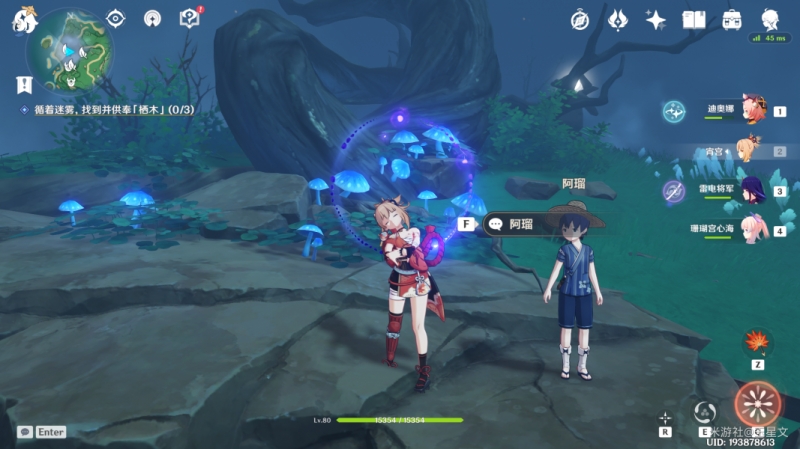This screenshot has height=449, width=800.
Task: Open the events flame icon
Action: (x=618, y=19)
